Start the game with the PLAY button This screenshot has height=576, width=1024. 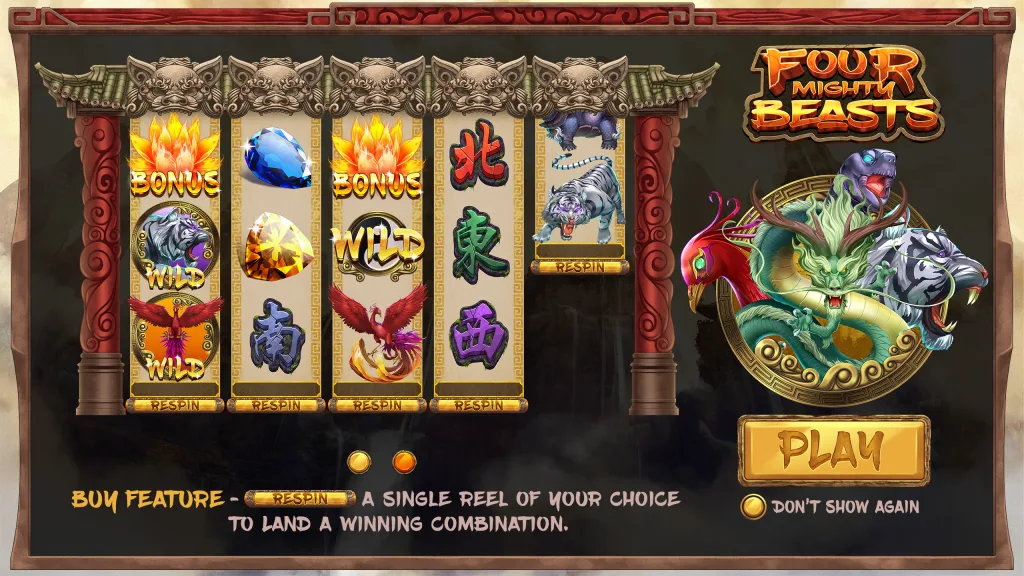pos(833,450)
